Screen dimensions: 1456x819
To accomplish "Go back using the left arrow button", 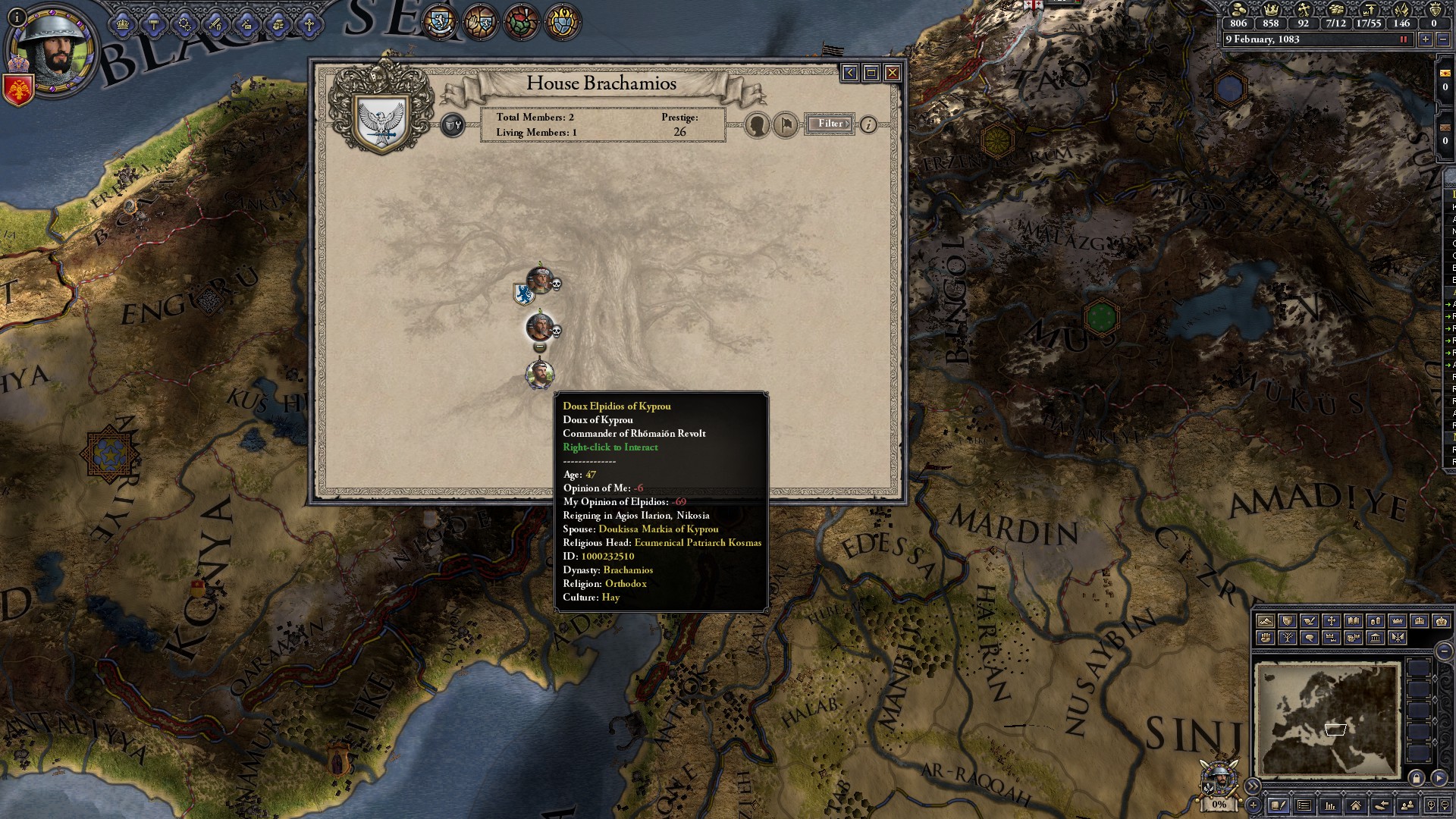I will (849, 73).
